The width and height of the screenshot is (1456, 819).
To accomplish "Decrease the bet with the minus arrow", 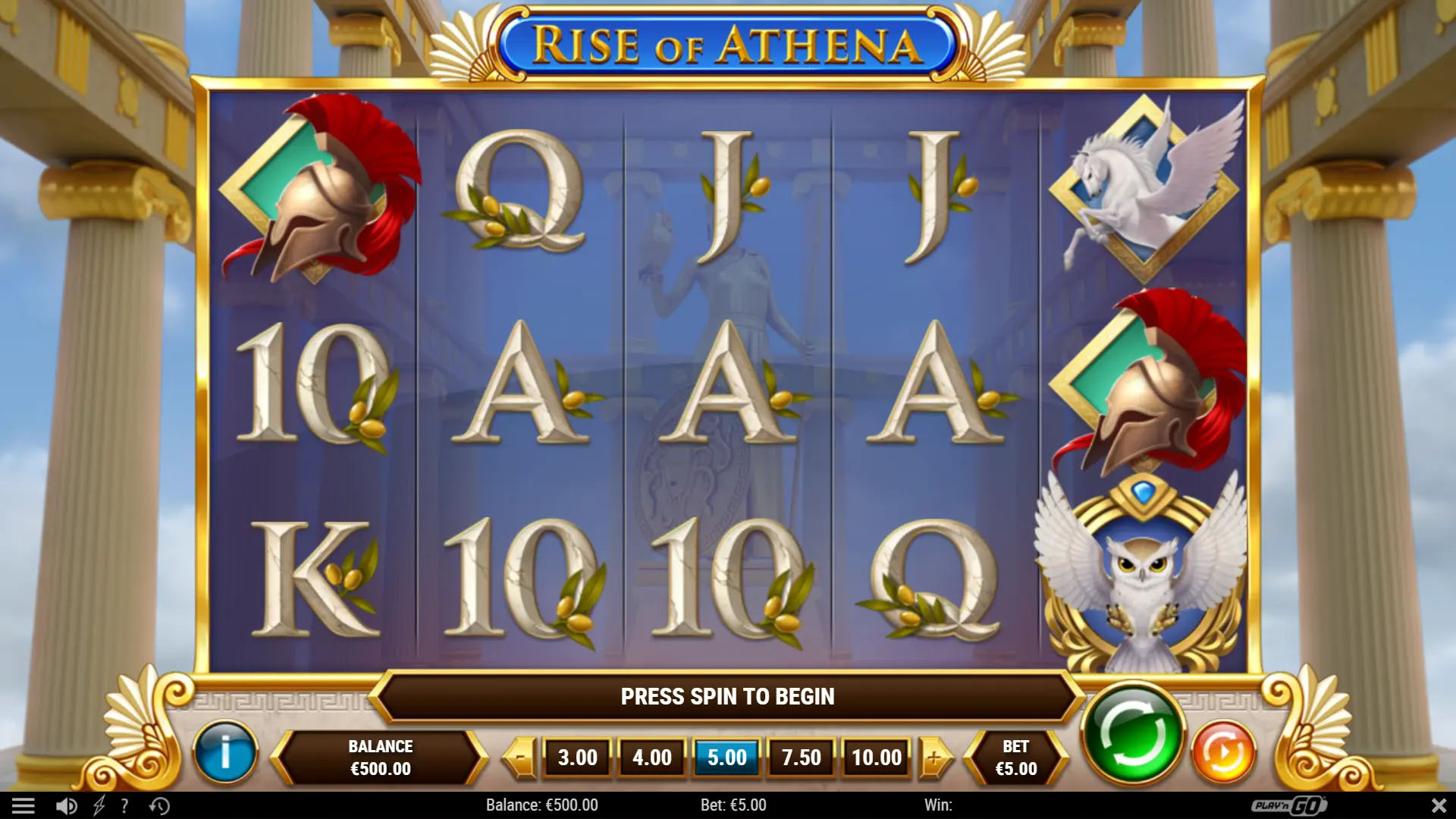I will (521, 757).
